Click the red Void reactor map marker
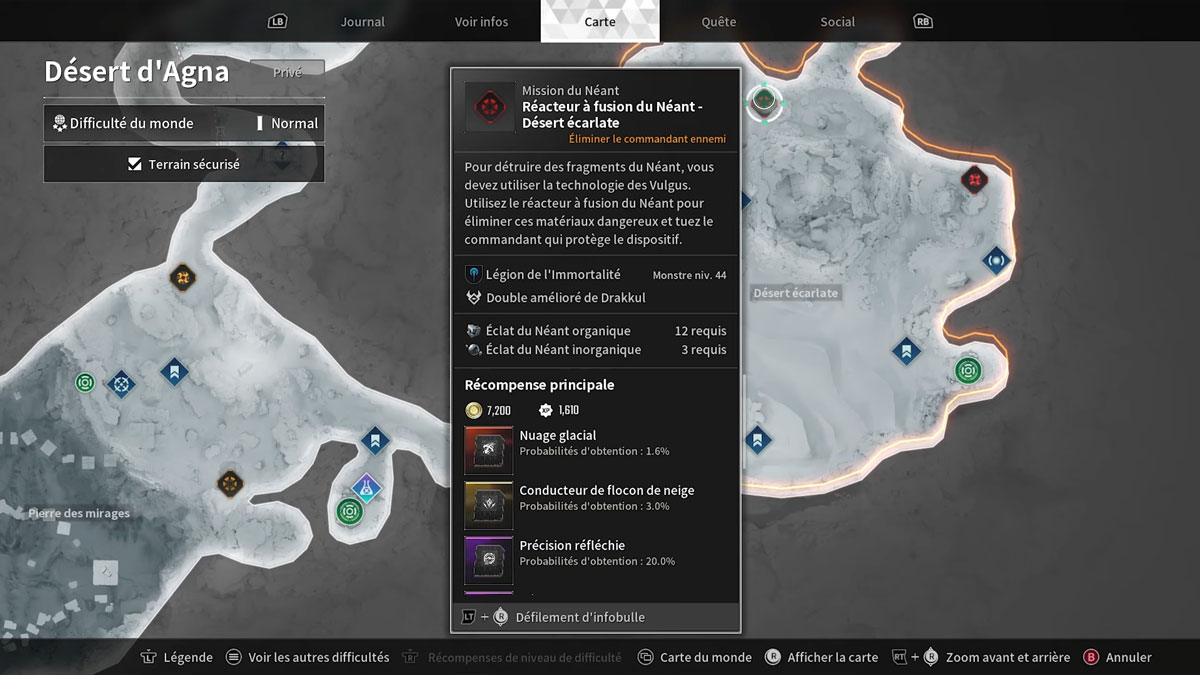Viewport: 1200px width, 675px height. point(974,180)
